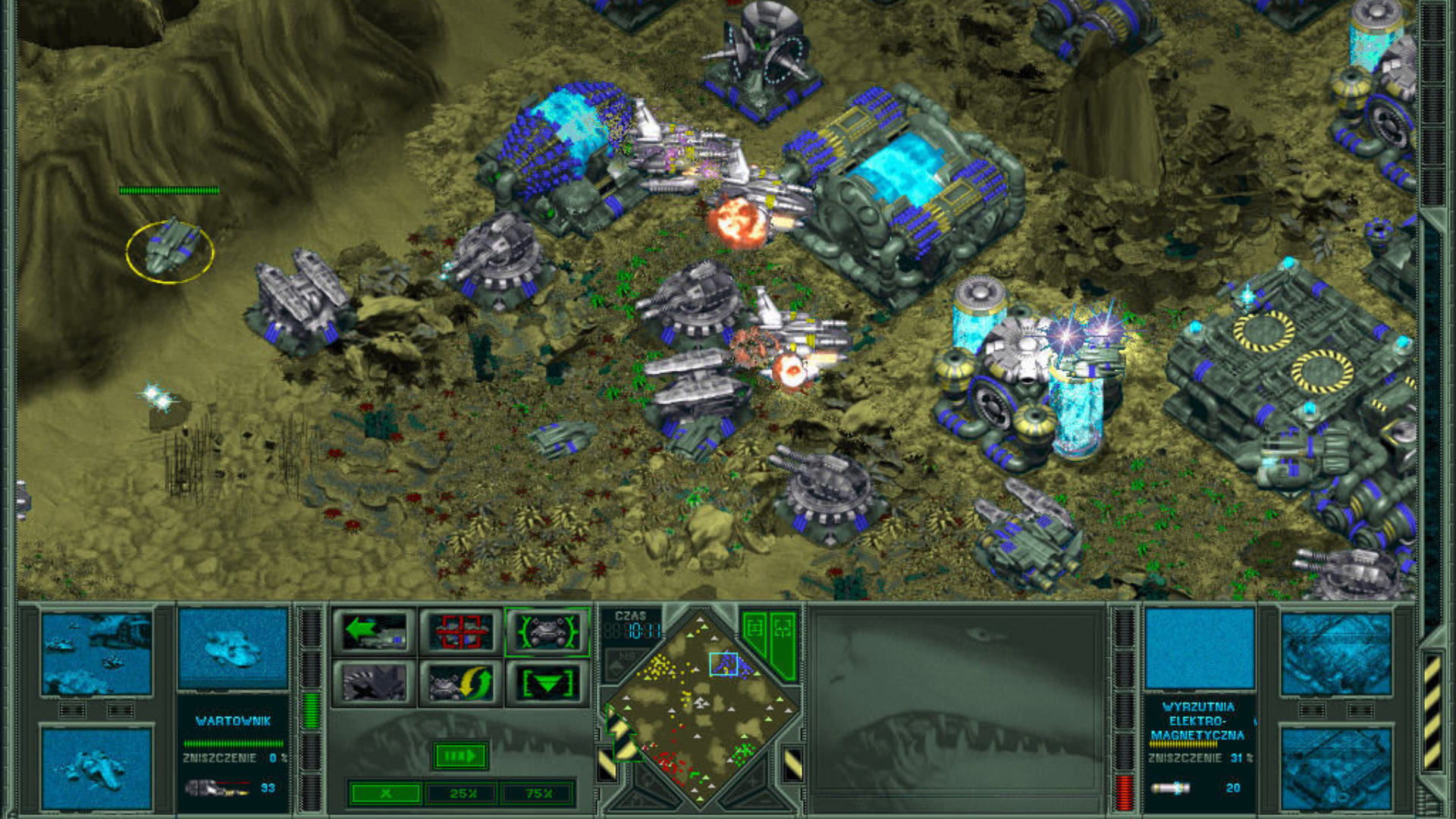Image resolution: width=1456 pixels, height=819 pixels.
Task: Click the bottom-left hazard triangle beside the minimap
Action: pyautogui.click(x=608, y=764)
